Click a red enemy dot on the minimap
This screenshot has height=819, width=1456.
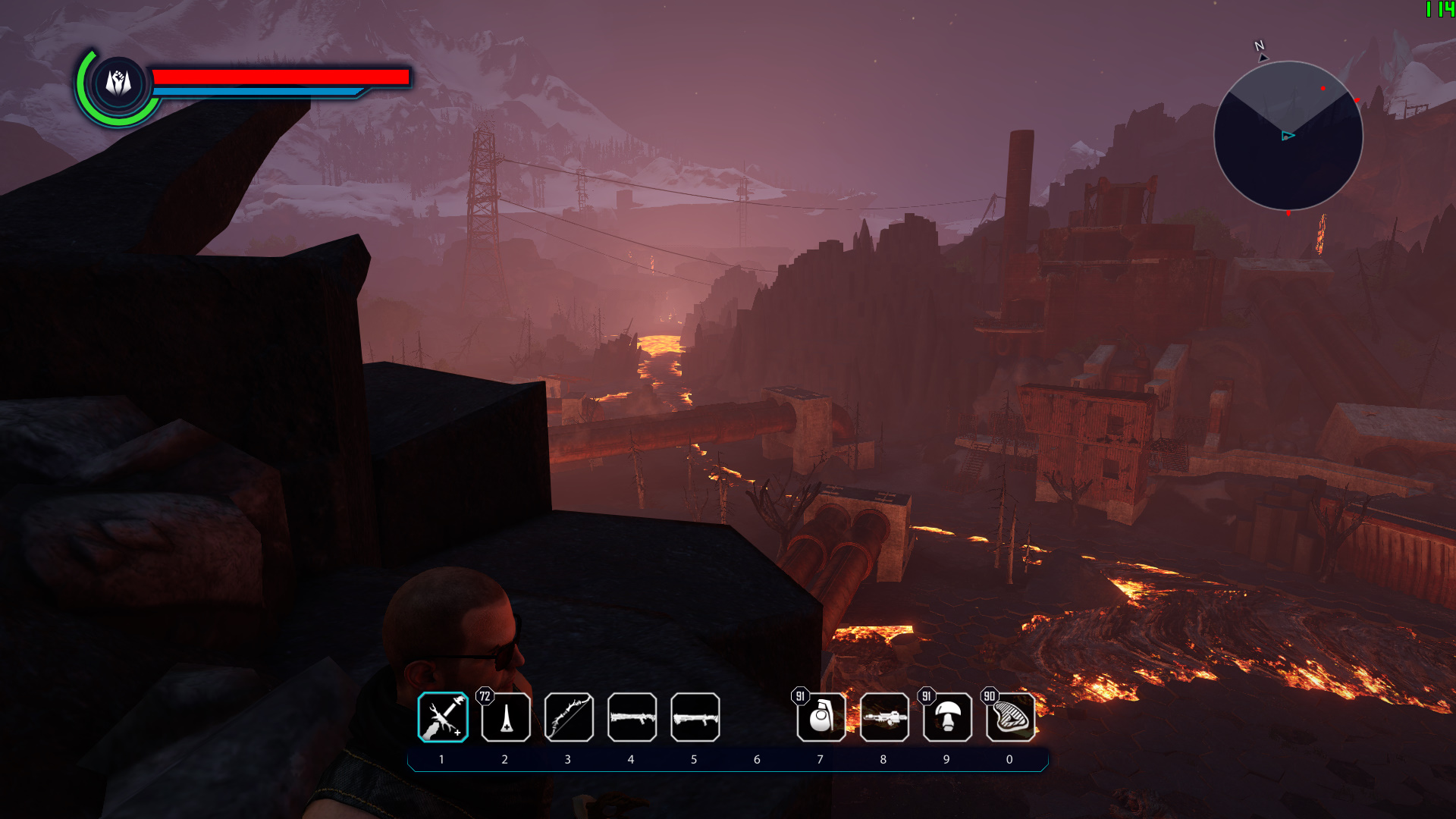1325,89
